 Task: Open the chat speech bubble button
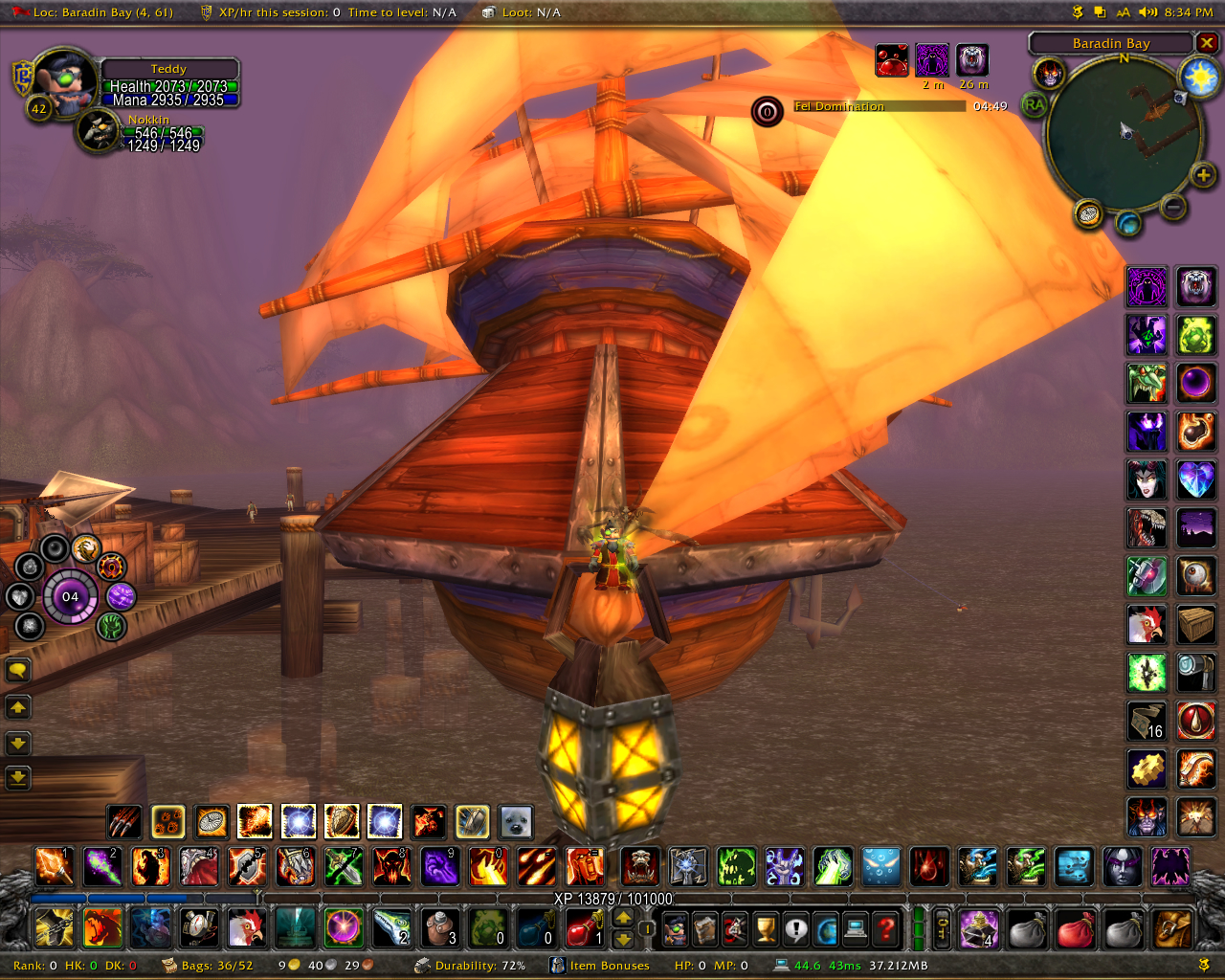coord(18,670)
